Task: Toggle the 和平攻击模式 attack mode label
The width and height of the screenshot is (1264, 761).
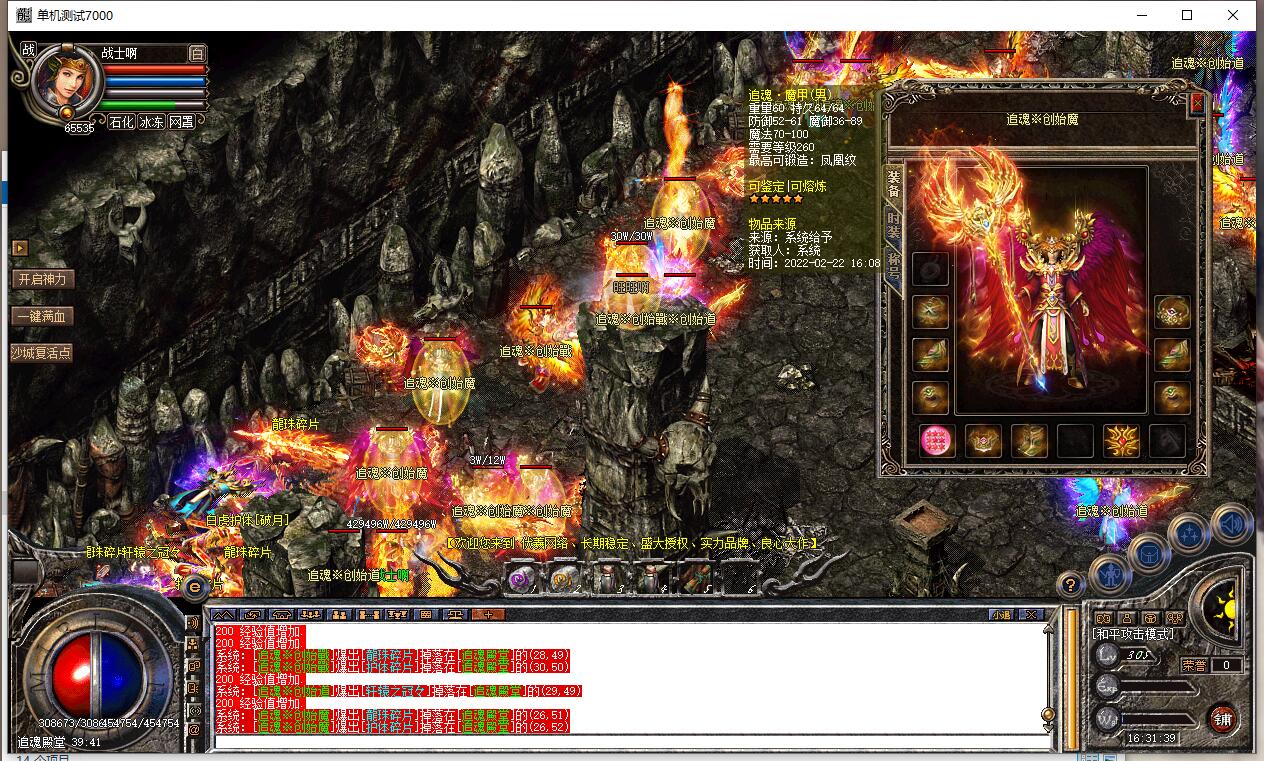Action: [x=1134, y=634]
